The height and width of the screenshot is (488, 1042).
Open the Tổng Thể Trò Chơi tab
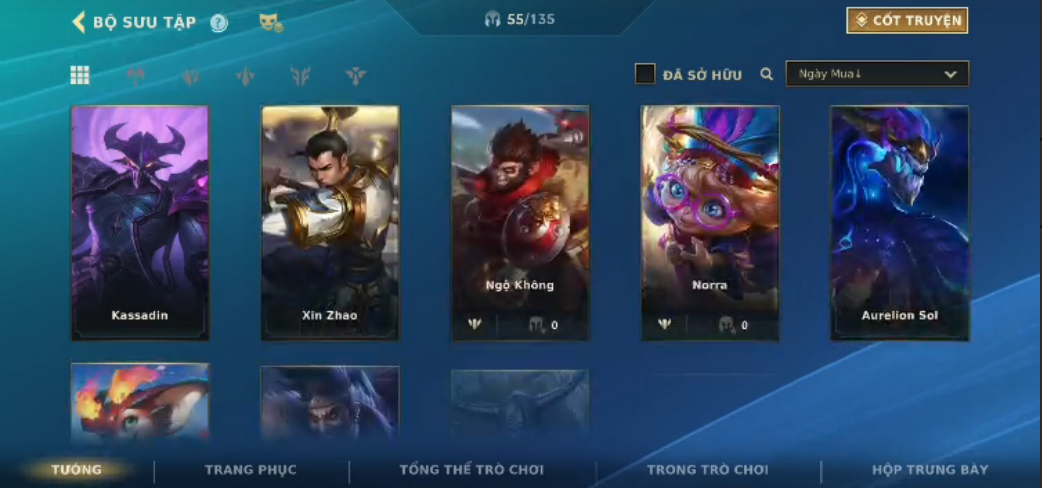(471, 469)
